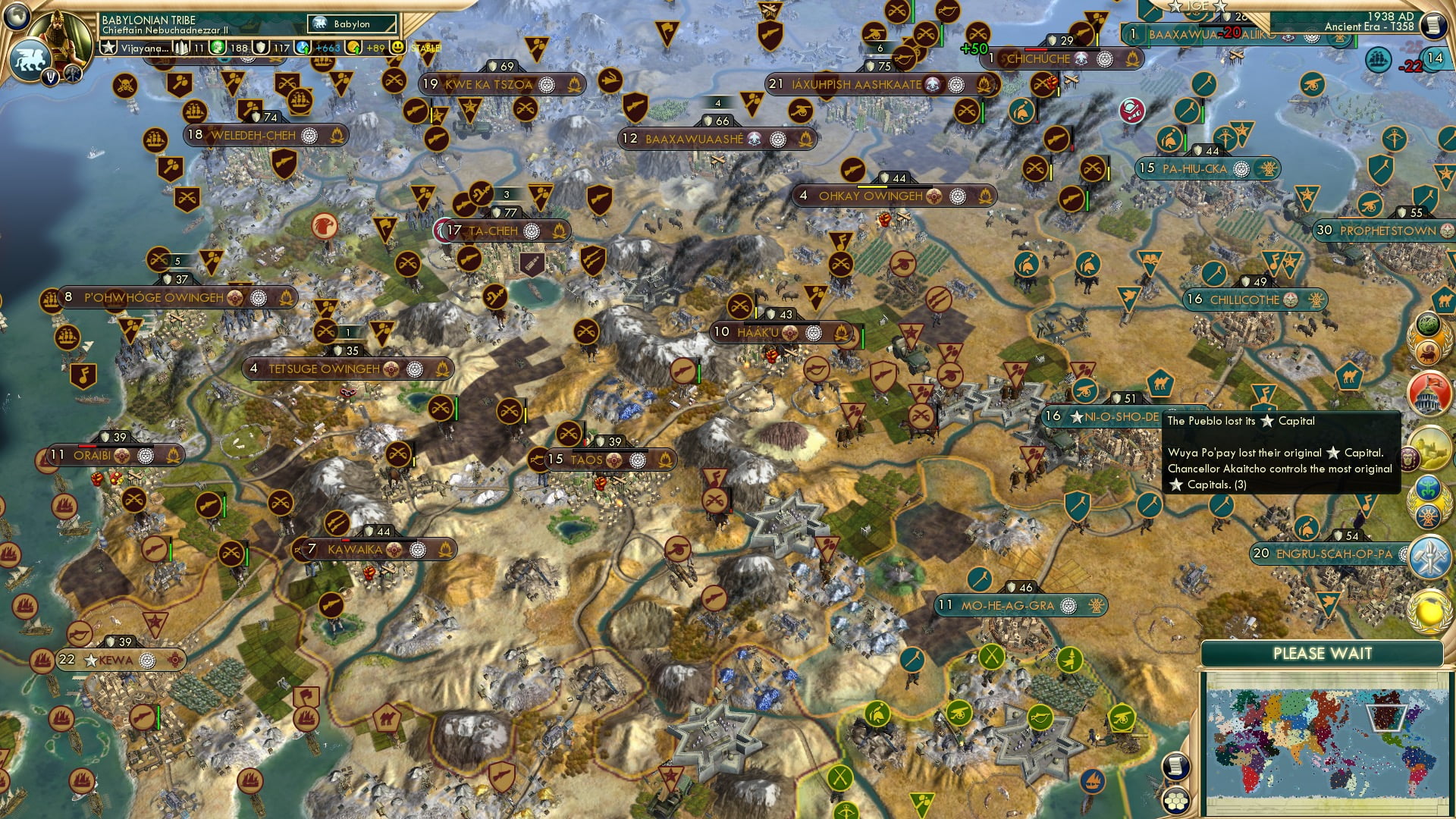
Task: Click the purple mask city-state notification
Action: (1410, 460)
